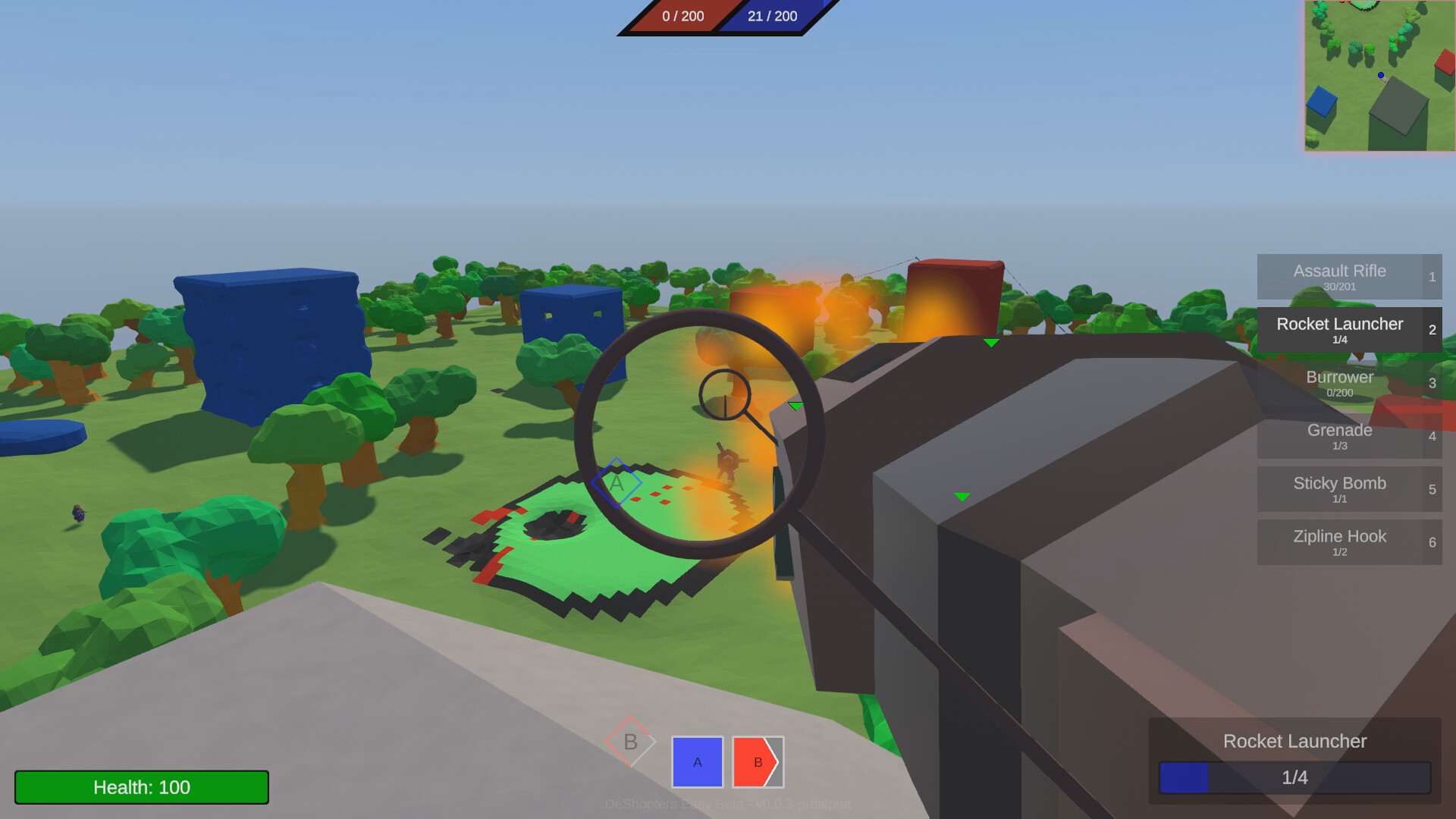This screenshot has width=1456, height=819.
Task: Click the scope crosshair in the center
Action: pyautogui.click(x=726, y=396)
